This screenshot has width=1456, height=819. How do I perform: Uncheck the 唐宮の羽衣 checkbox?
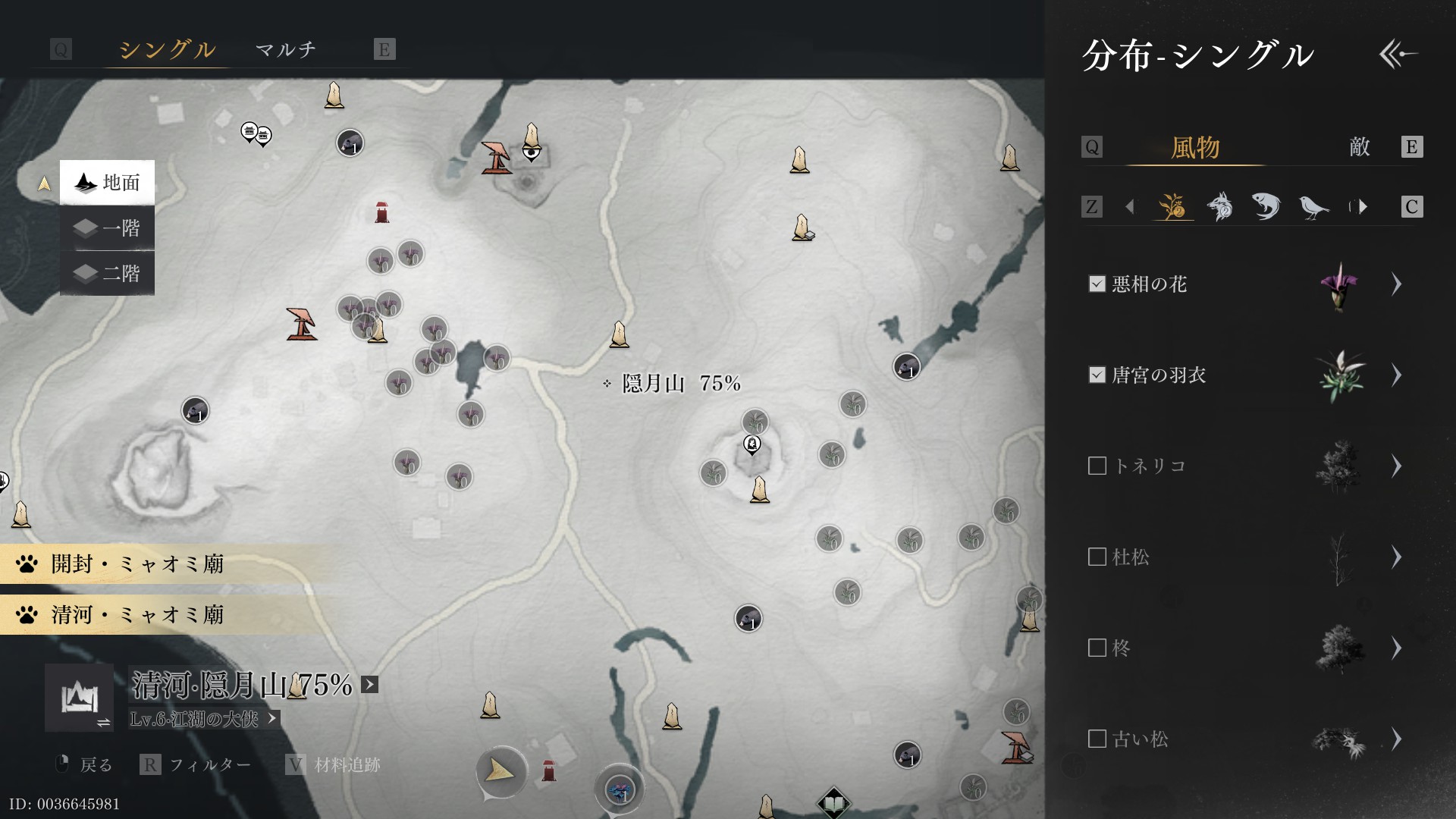pos(1097,375)
